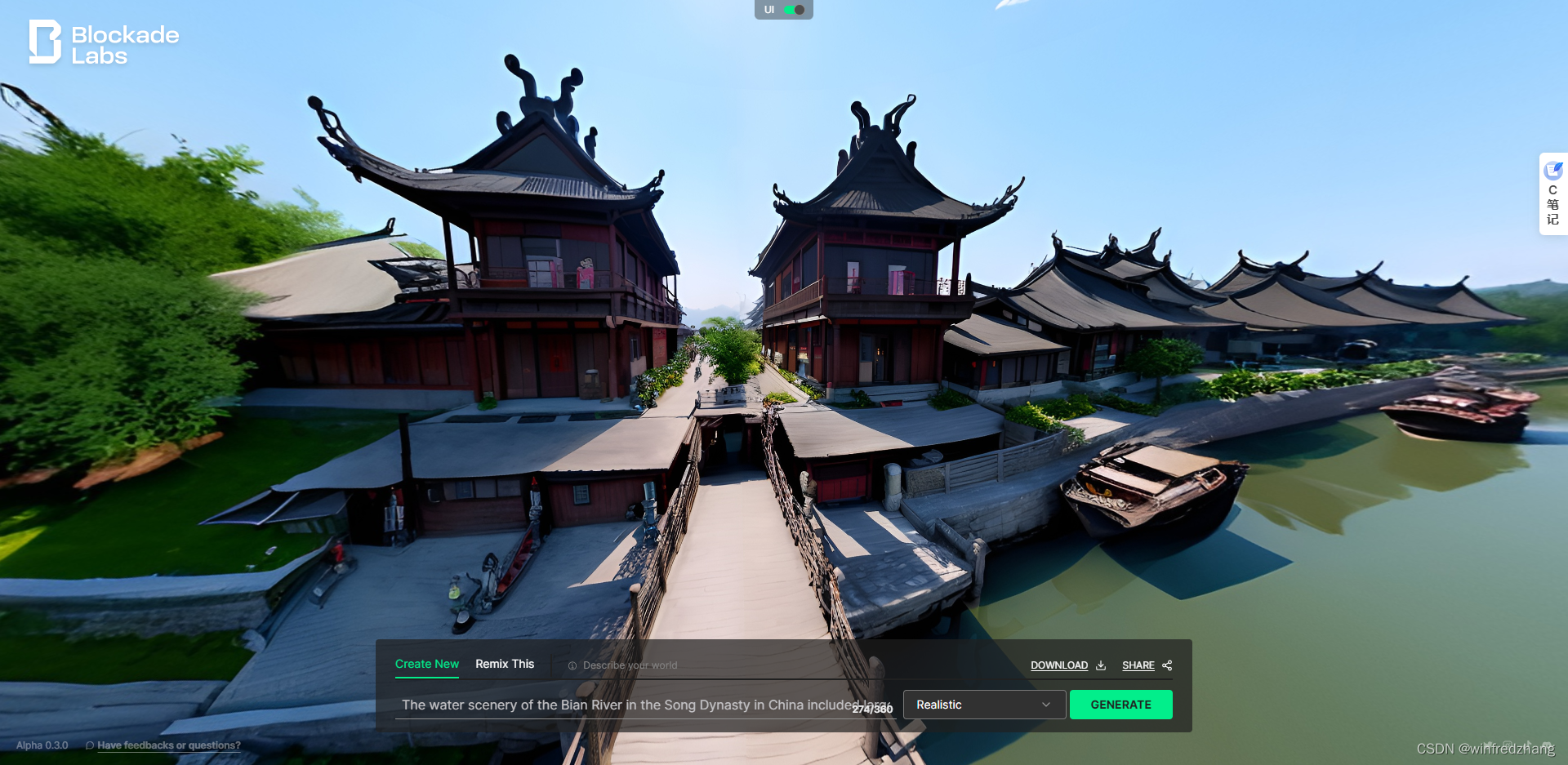Click the green Generate button
The image size is (1568, 765).
[1120, 705]
